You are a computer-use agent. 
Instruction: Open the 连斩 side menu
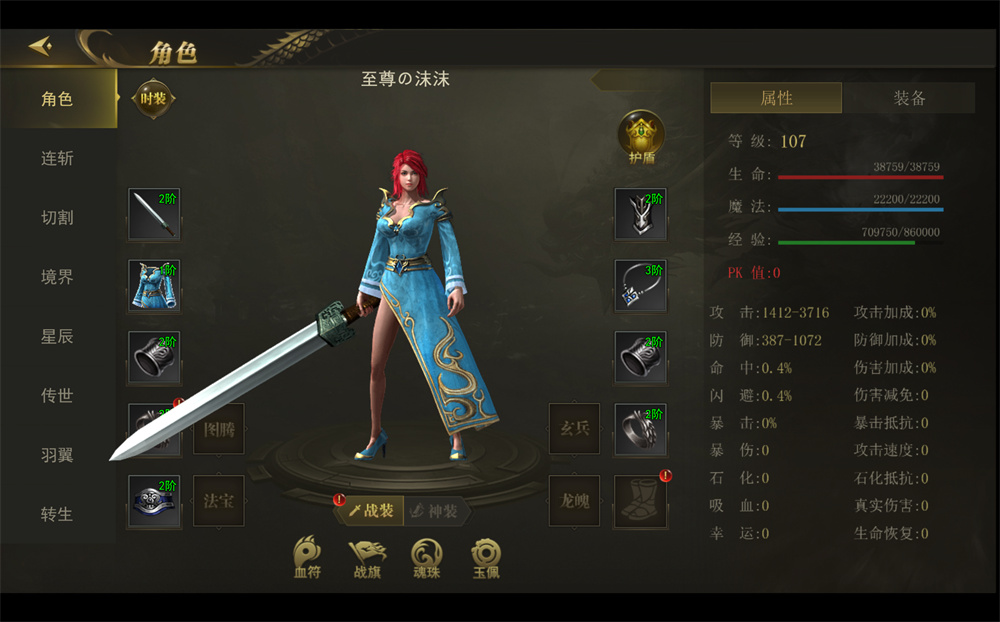click(57, 158)
